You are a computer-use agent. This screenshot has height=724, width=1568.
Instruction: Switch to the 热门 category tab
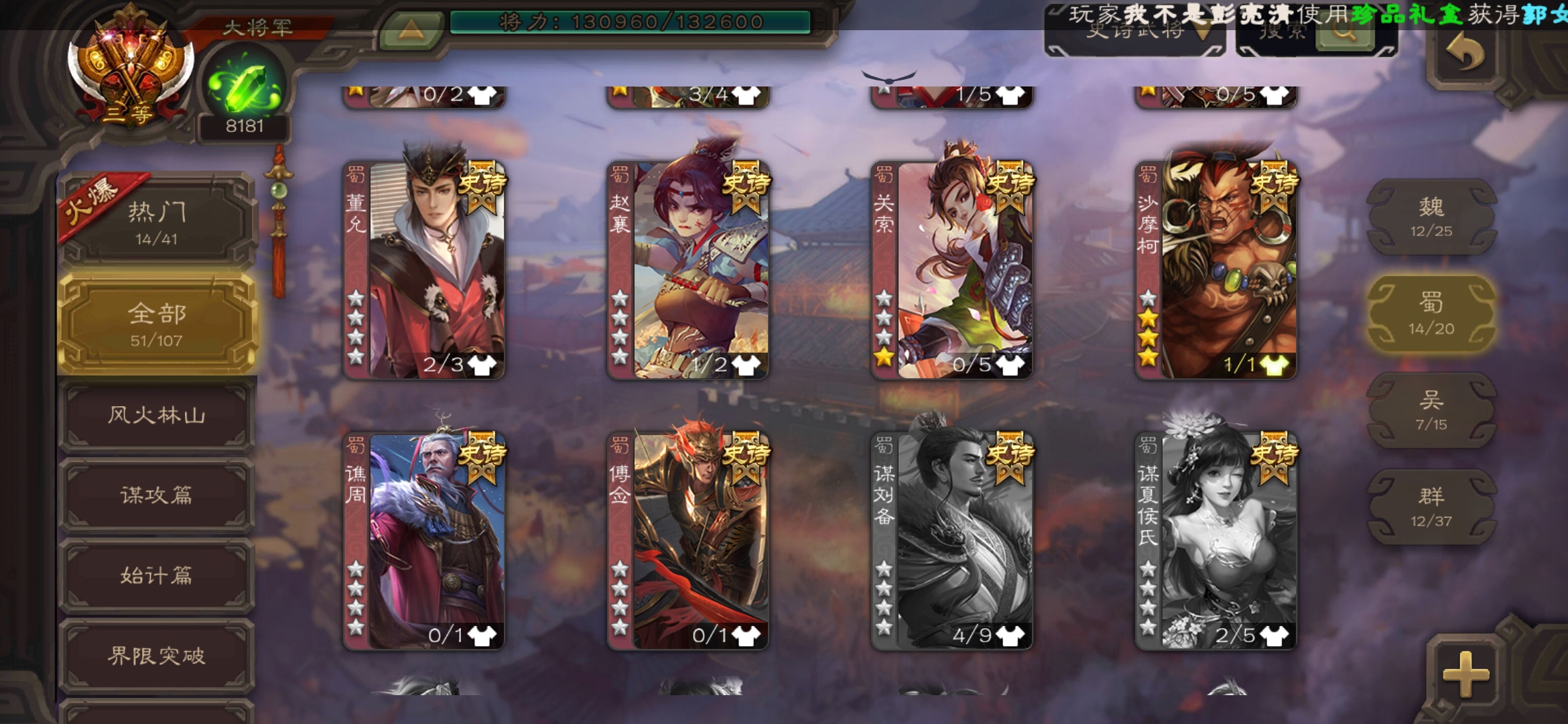(x=157, y=221)
